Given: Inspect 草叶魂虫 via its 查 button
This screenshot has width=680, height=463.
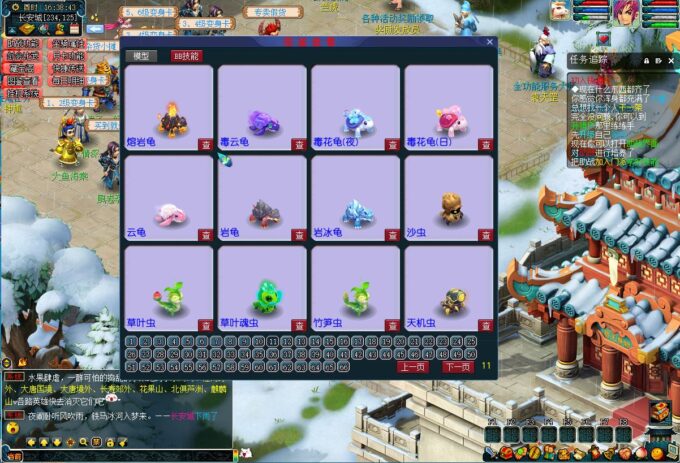Looking at the screenshot, I should 298,326.
